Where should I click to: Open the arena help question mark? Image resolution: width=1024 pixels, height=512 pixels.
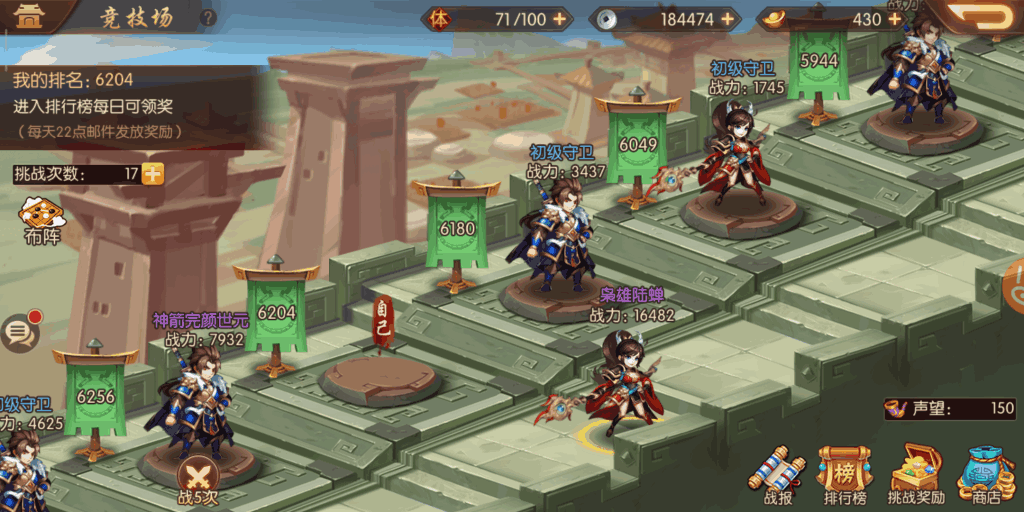pos(208,18)
